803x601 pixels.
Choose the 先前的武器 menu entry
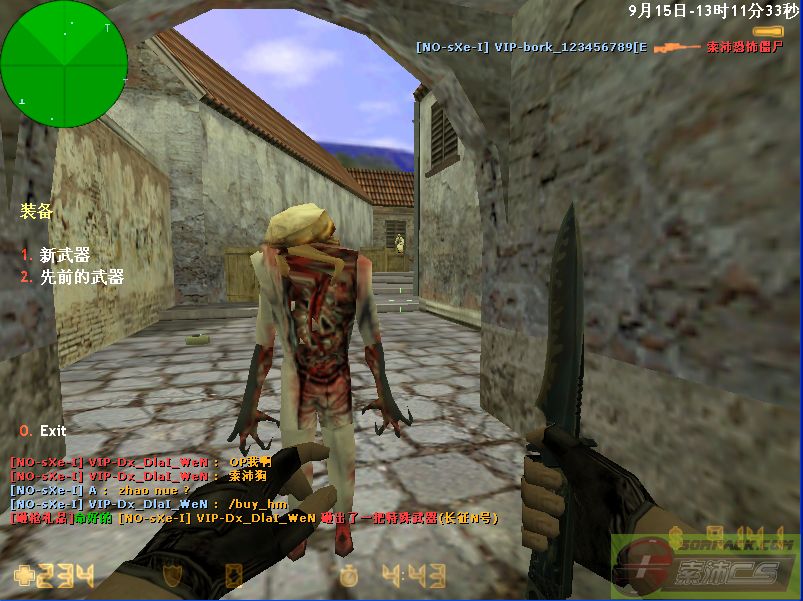pyautogui.click(x=81, y=277)
